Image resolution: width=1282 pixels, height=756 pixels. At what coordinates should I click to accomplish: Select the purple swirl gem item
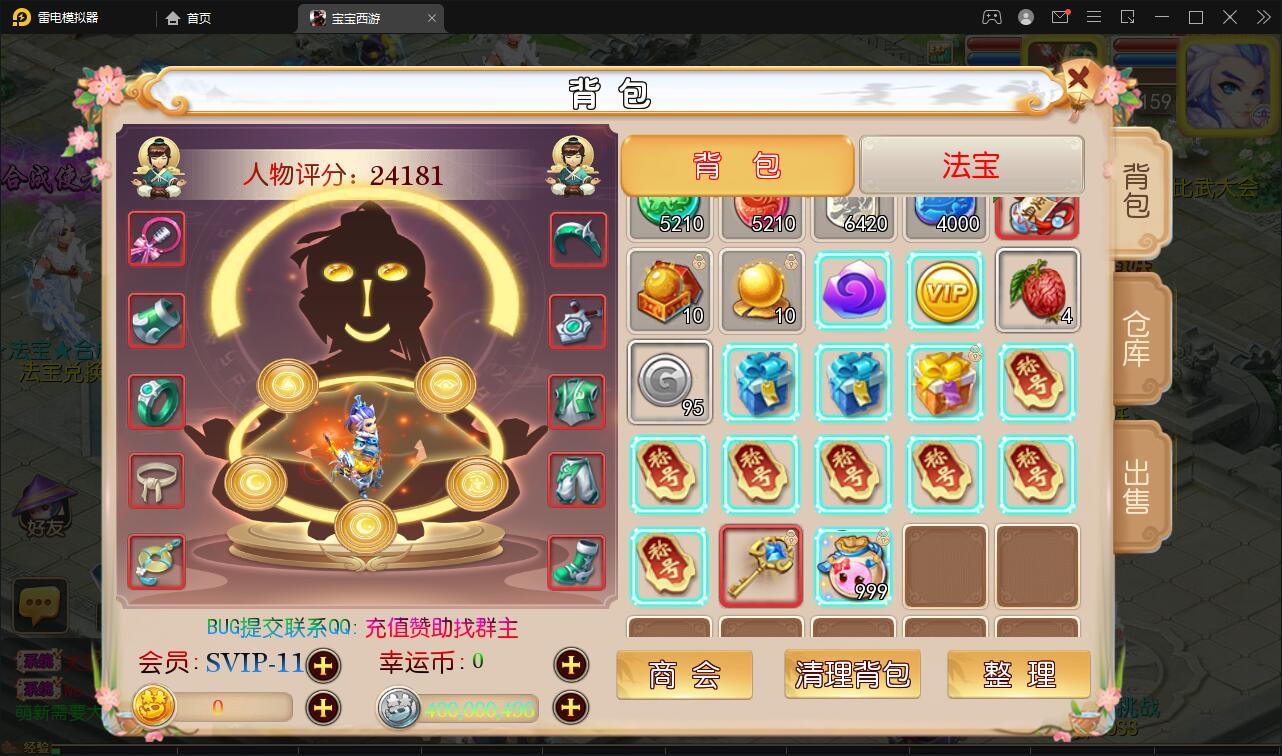[x=853, y=291]
